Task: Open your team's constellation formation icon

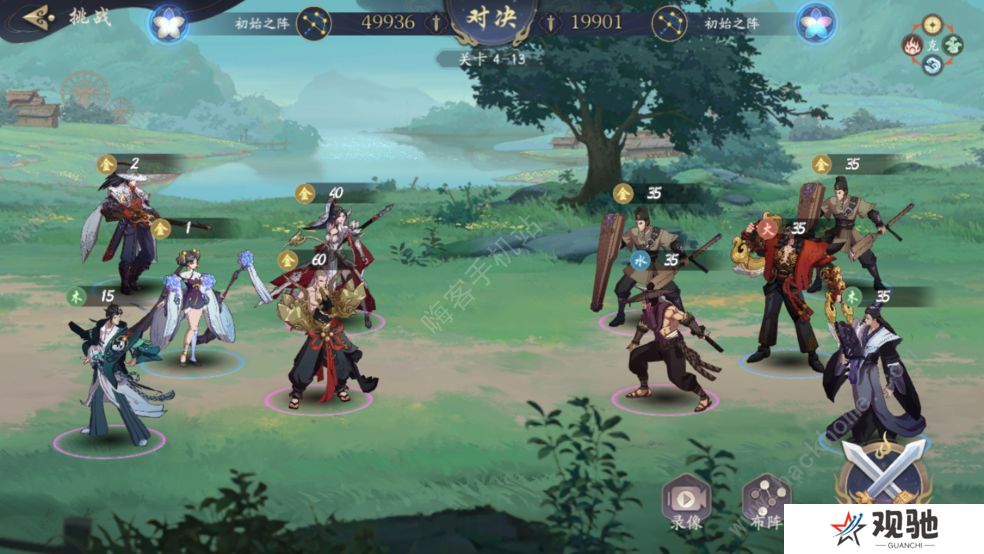Action: click(x=315, y=22)
